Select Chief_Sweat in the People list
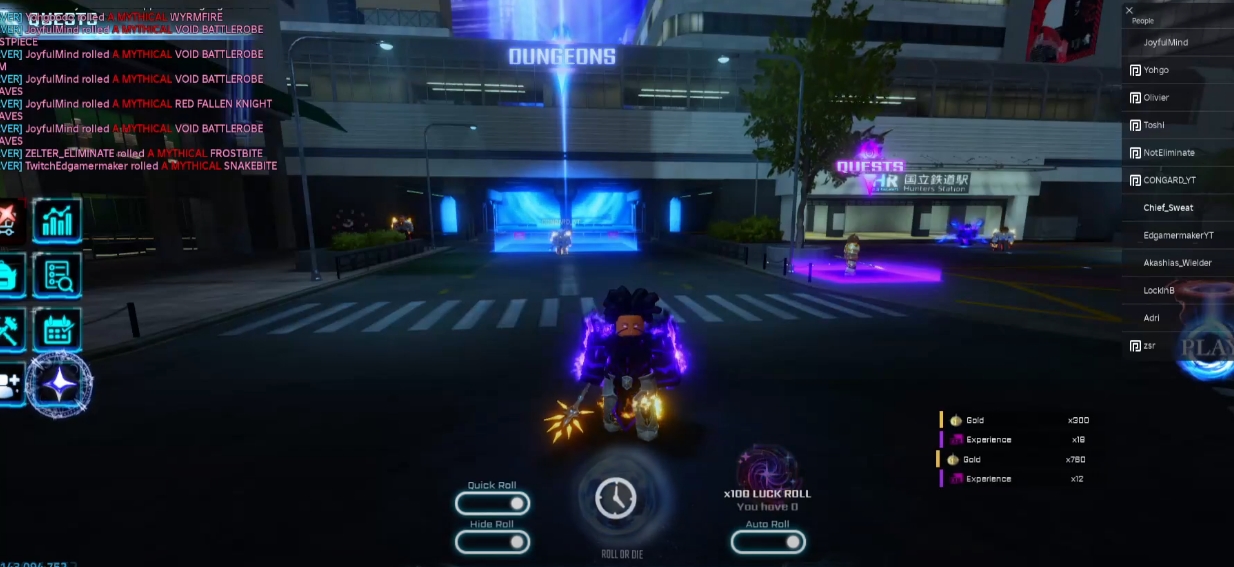Image resolution: width=1234 pixels, height=567 pixels. pyautogui.click(x=1168, y=208)
